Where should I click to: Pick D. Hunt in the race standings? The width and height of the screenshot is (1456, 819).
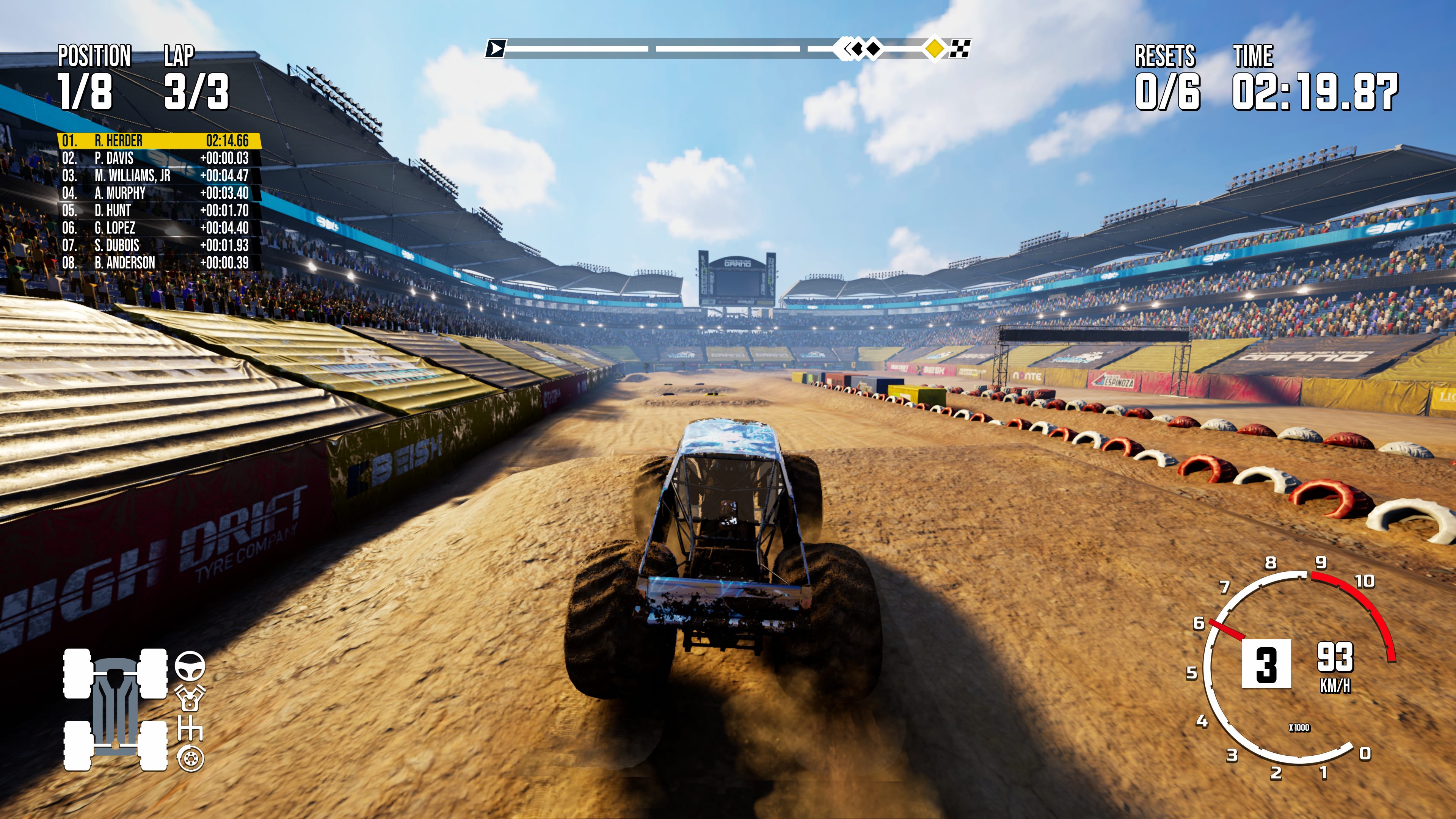[158, 211]
